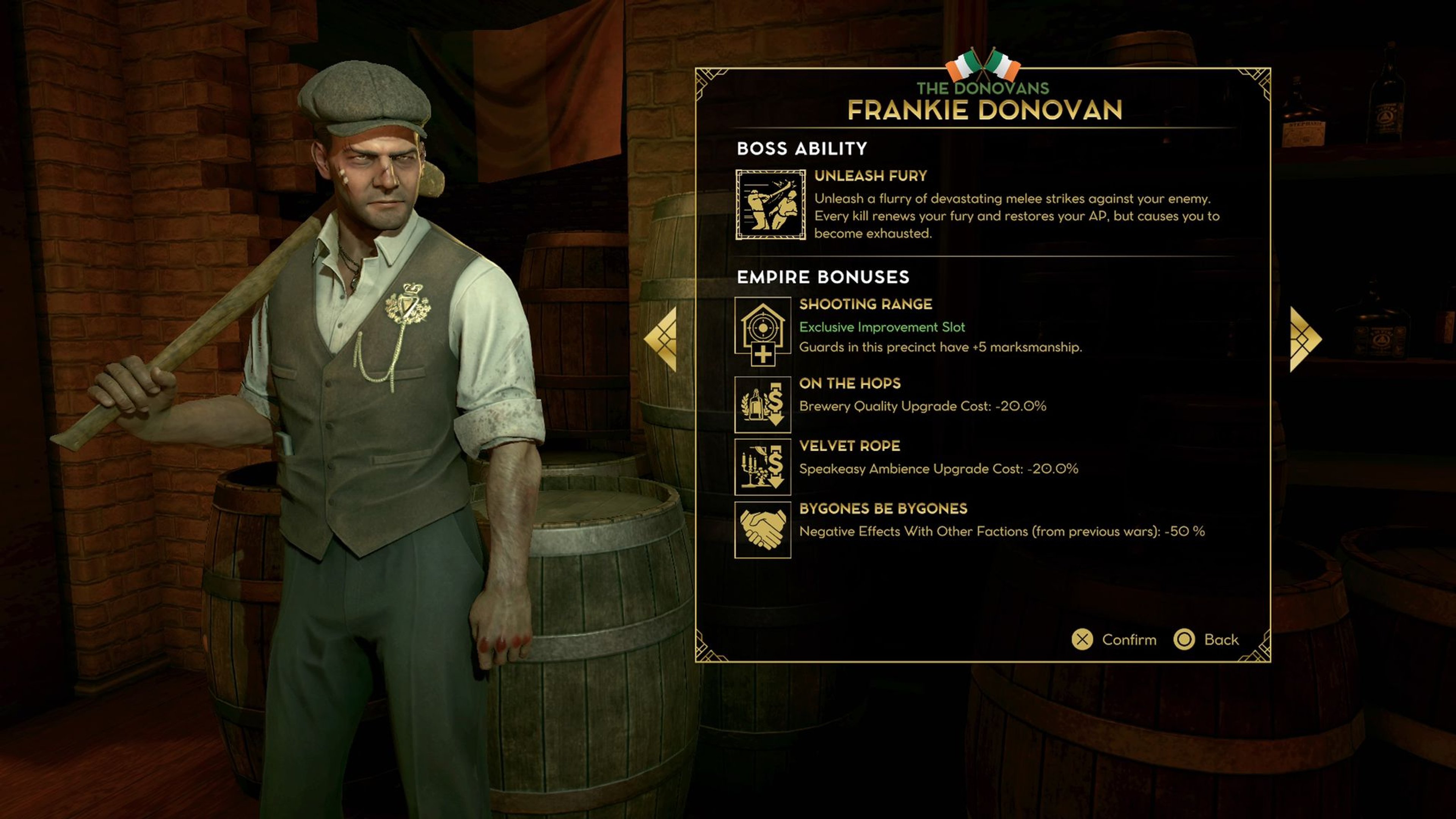Confirm Frankie Donovan as your boss
This screenshot has height=819, width=1456.
pyautogui.click(x=1114, y=639)
